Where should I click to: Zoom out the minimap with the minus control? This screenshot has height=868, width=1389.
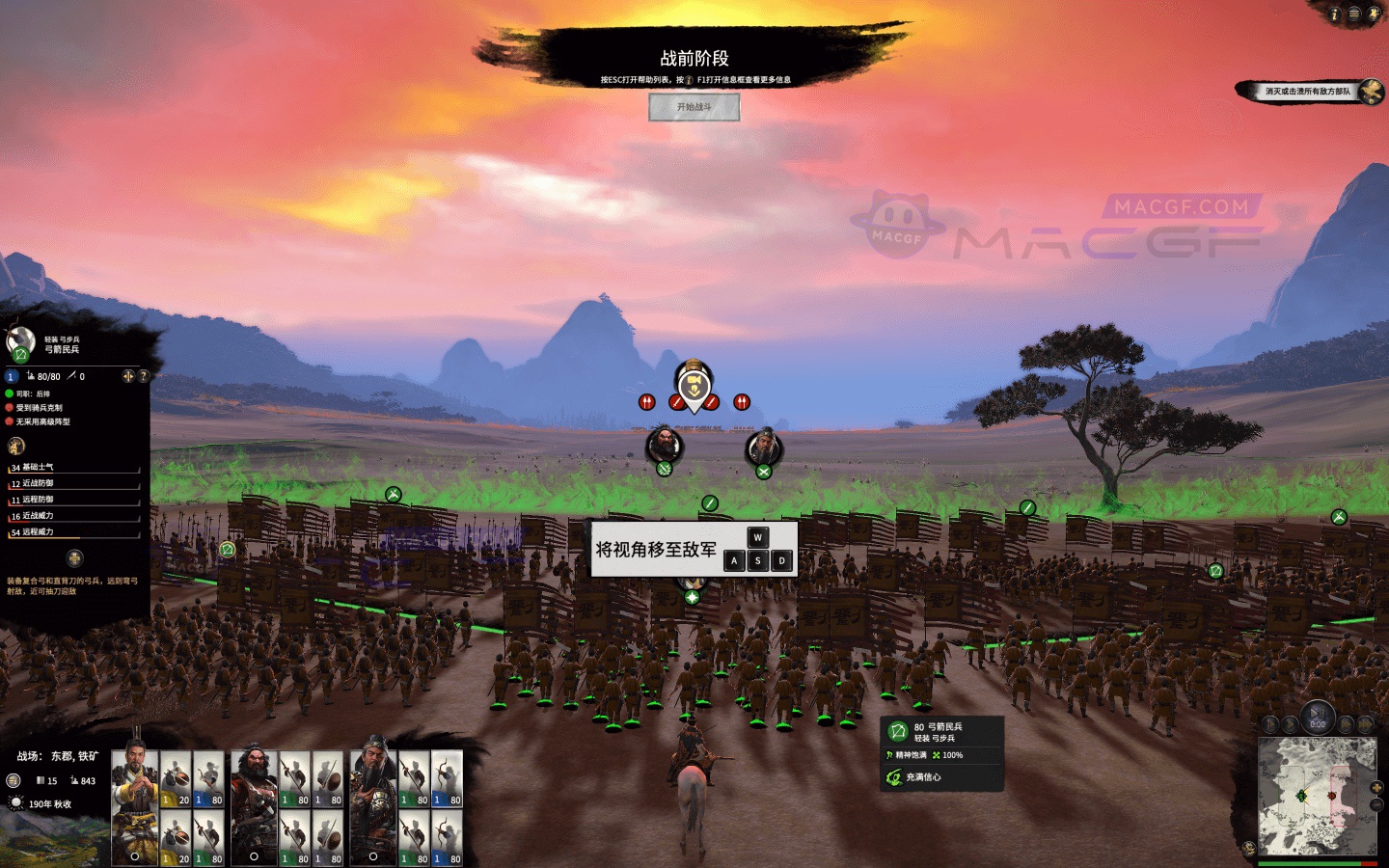click(x=1376, y=803)
